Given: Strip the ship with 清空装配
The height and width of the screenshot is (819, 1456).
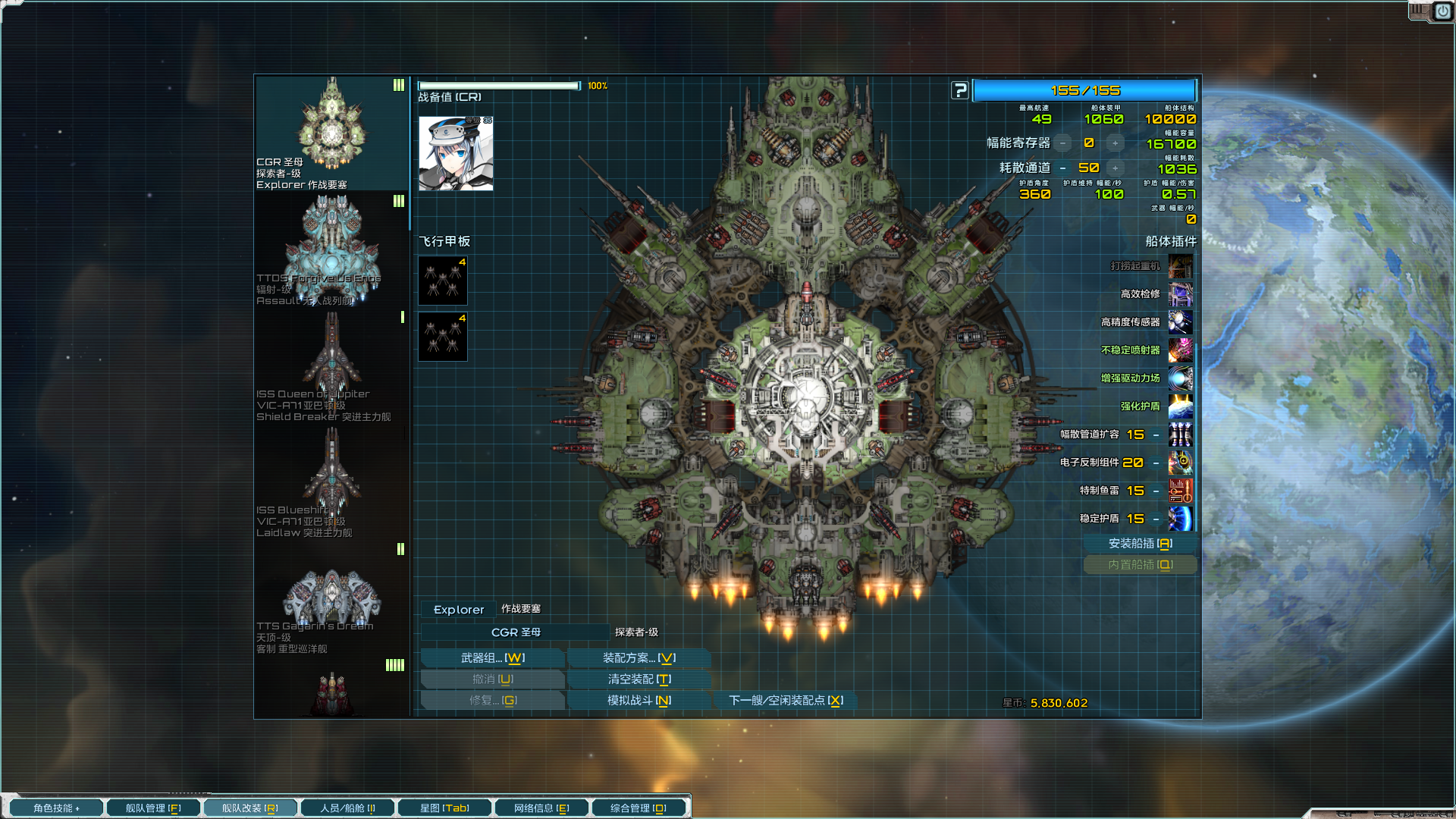Looking at the screenshot, I should pyautogui.click(x=639, y=679).
